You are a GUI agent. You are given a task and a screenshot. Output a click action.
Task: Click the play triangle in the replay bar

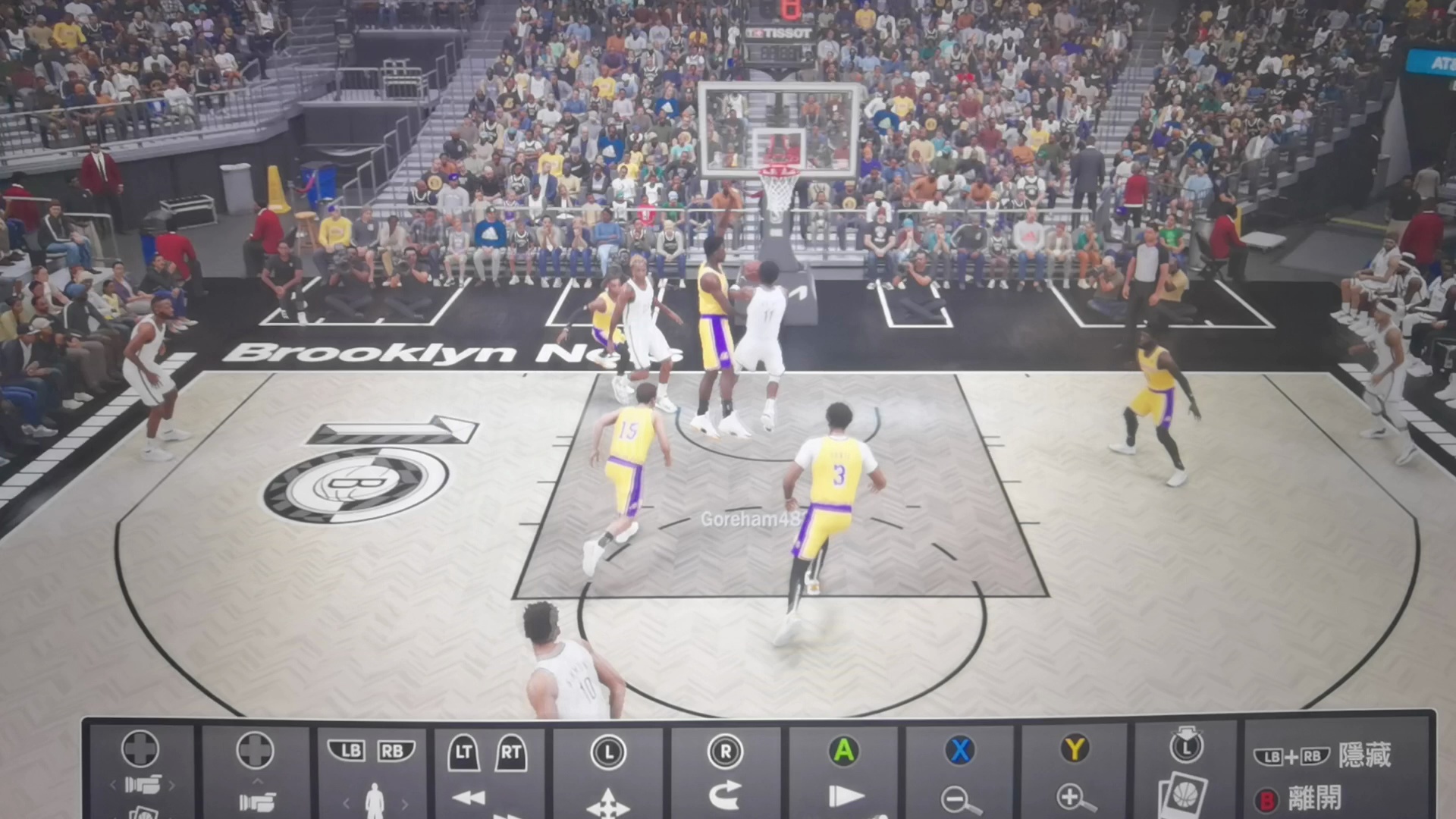[845, 796]
